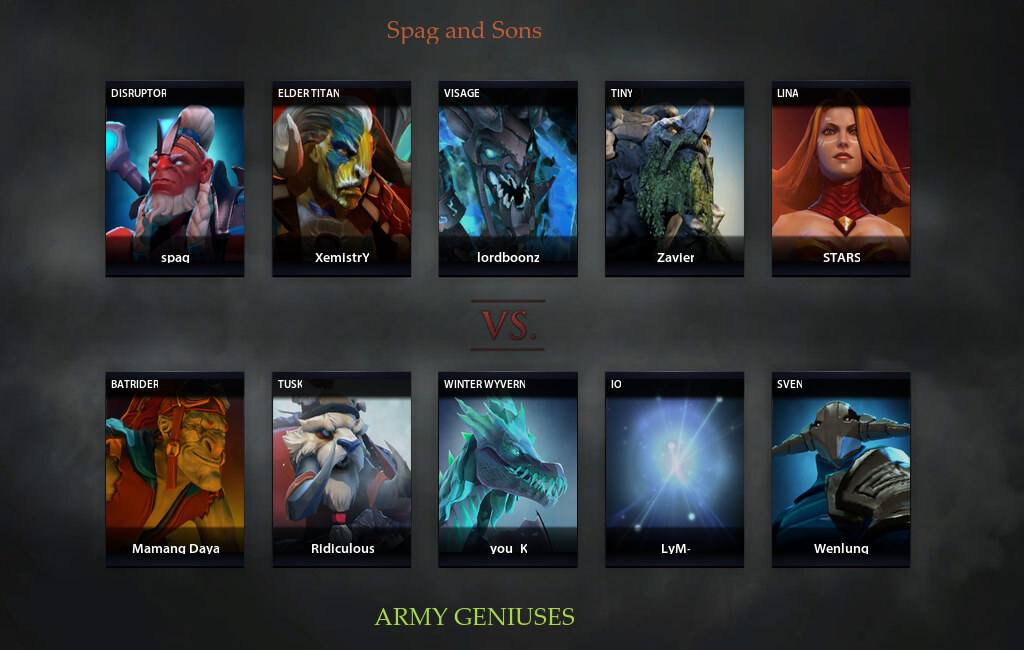Viewport: 1024px width, 650px height.
Task: Select the Io hero card
Action: [674, 469]
